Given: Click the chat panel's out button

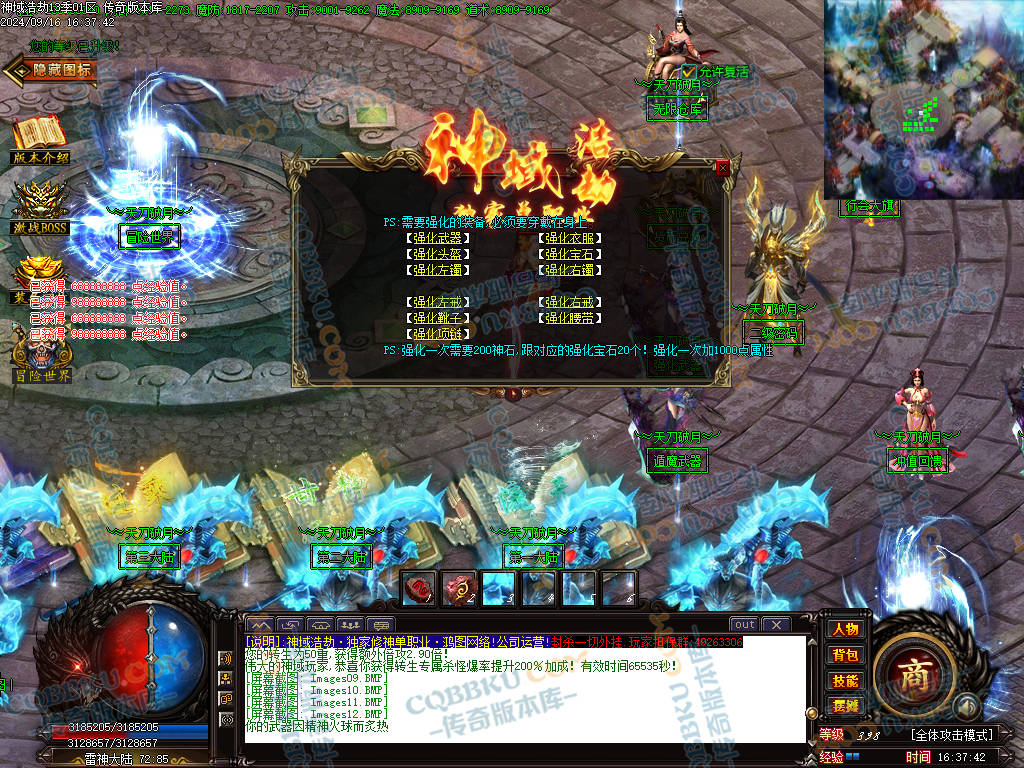Looking at the screenshot, I should pos(743,625).
